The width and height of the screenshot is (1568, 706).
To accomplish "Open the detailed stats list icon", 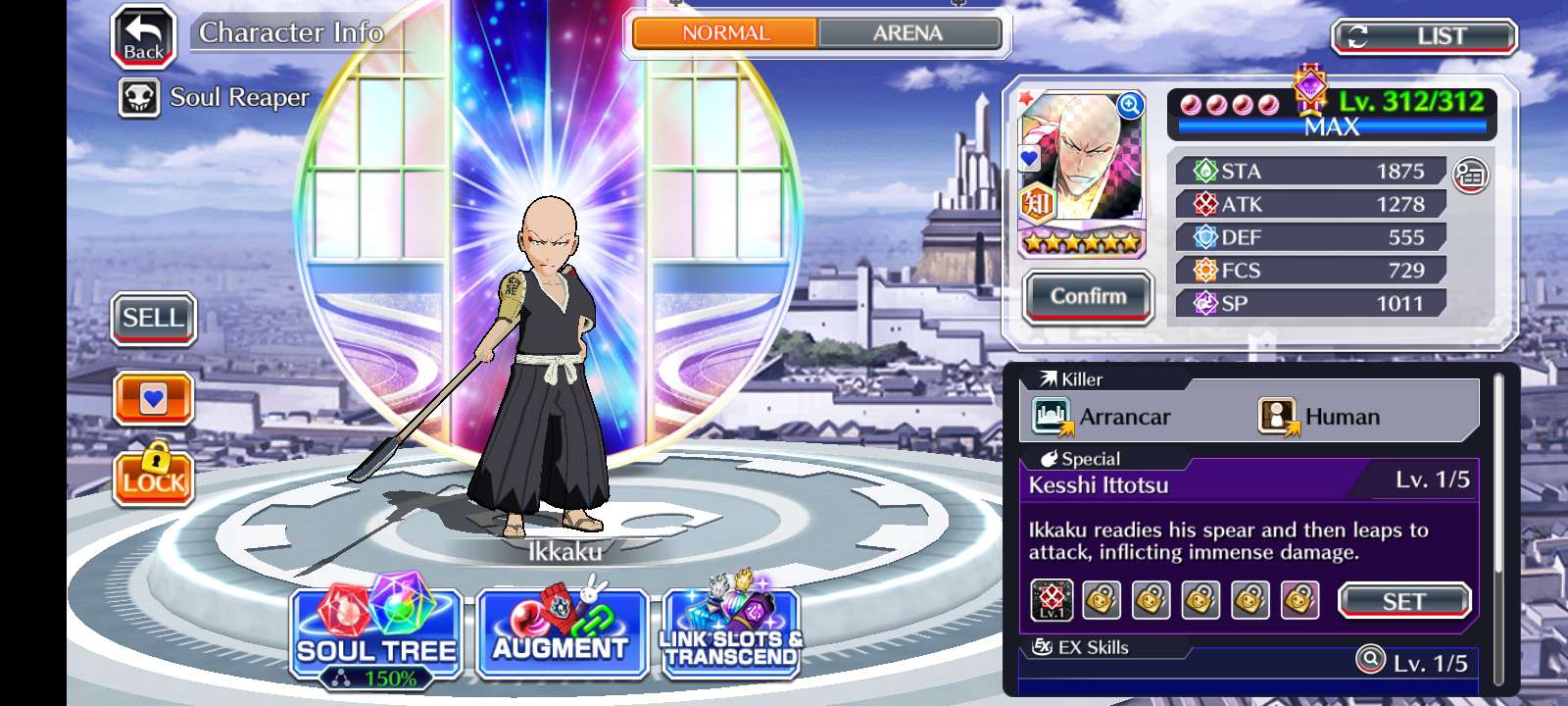I will [1470, 176].
